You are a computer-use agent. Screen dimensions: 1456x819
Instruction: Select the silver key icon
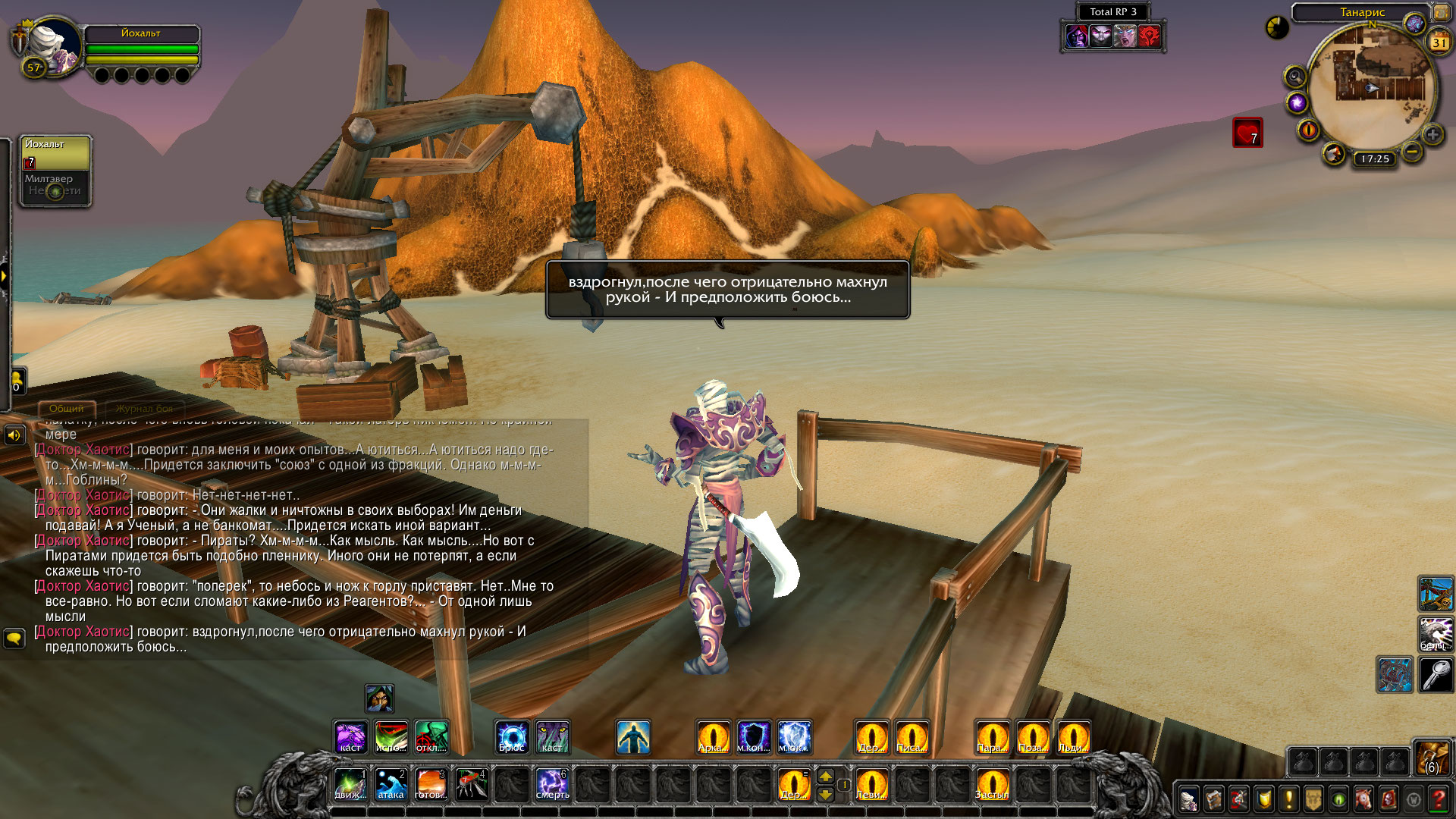point(1436,674)
